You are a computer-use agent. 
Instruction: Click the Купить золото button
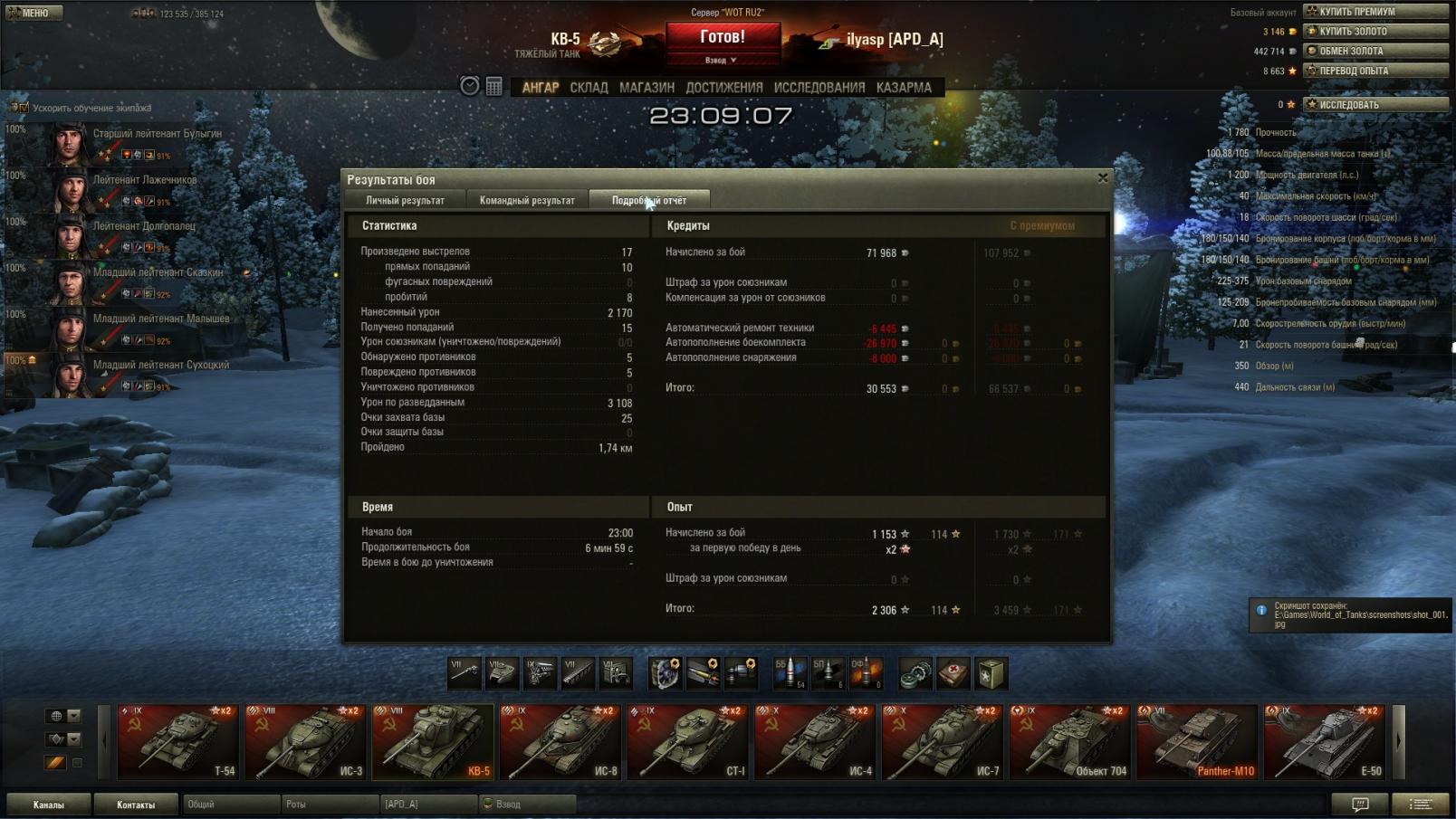(x=1375, y=32)
